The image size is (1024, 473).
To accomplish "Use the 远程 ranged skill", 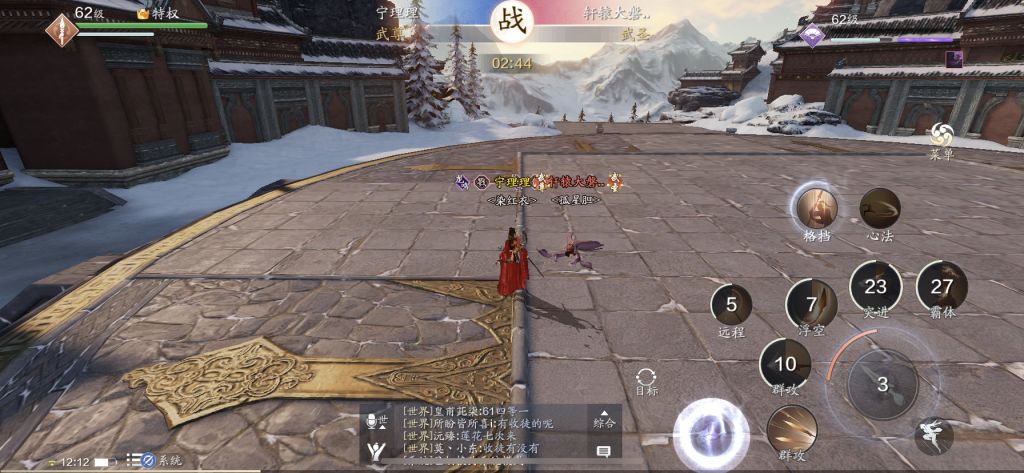I will [731, 305].
